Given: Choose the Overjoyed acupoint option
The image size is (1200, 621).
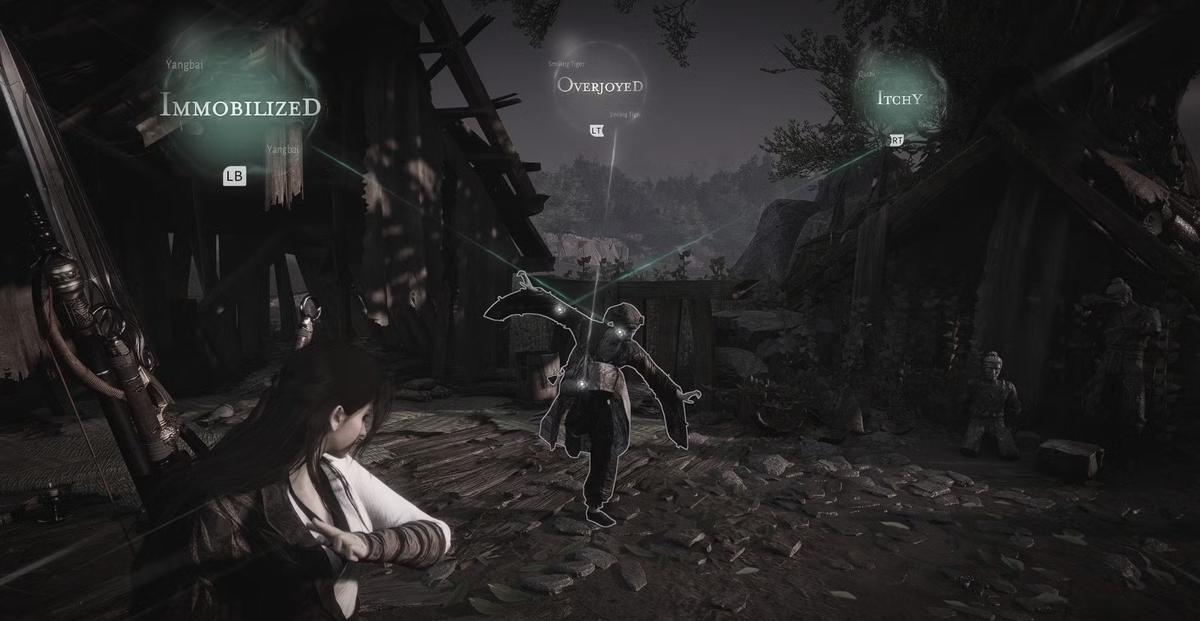Looking at the screenshot, I should (599, 85).
